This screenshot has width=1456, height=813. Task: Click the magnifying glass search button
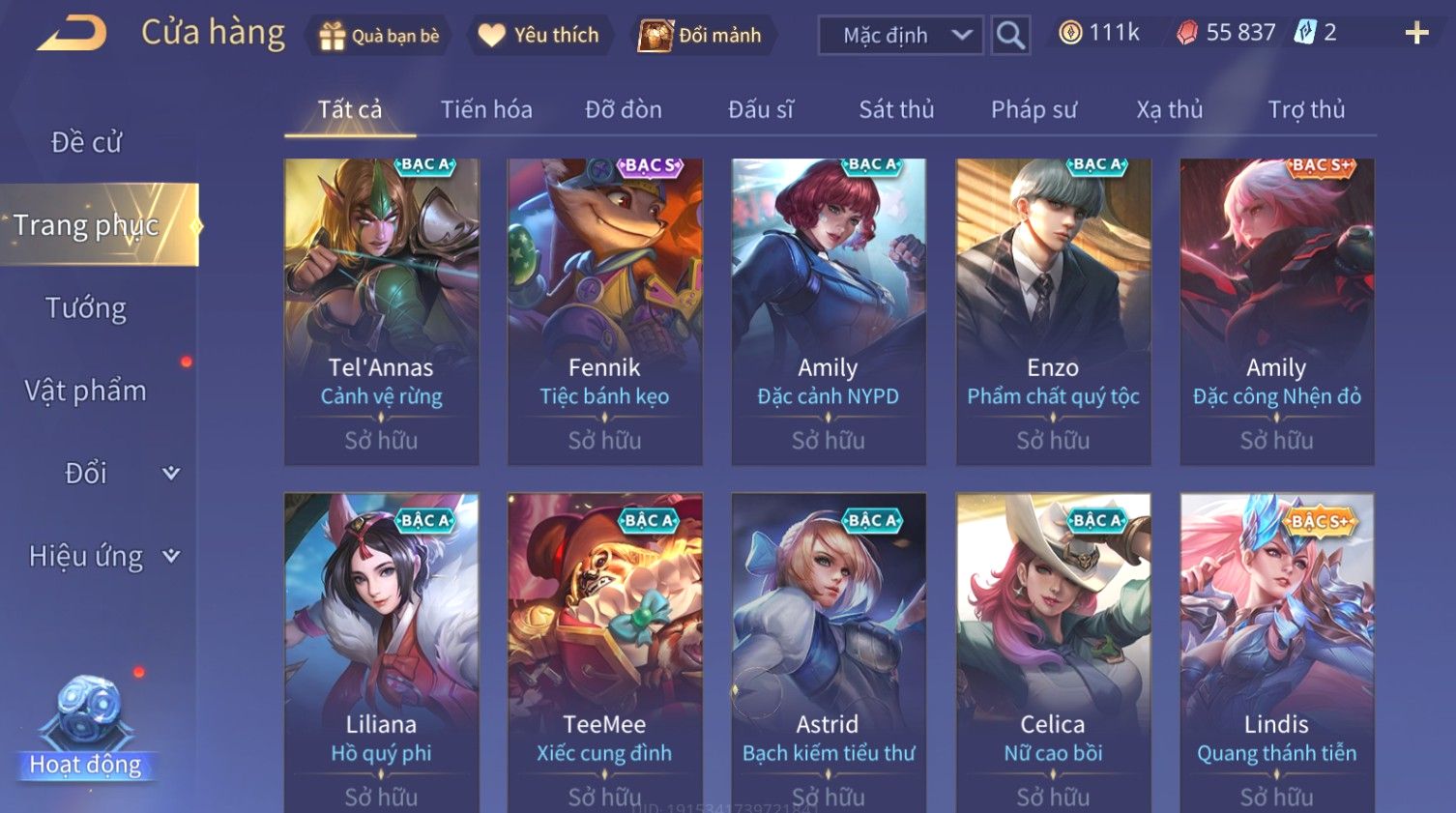[1010, 36]
